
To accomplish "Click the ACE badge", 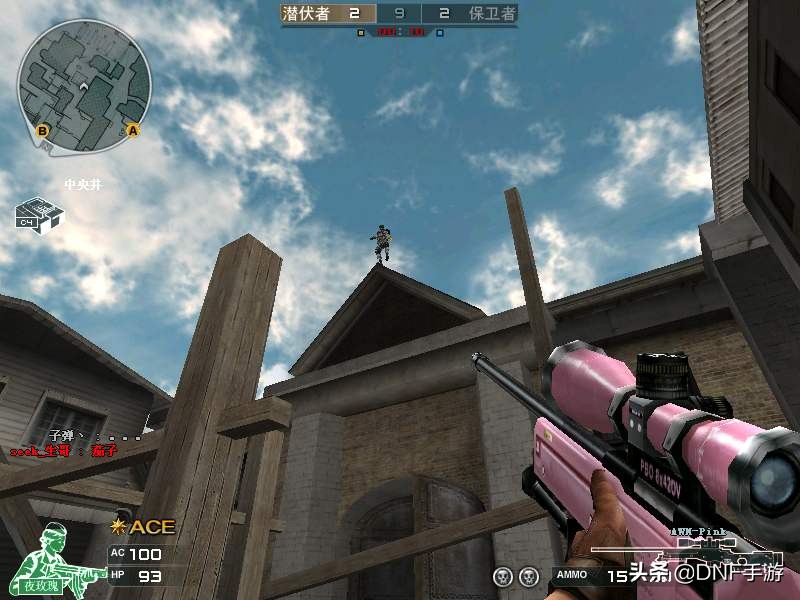I will tap(143, 527).
